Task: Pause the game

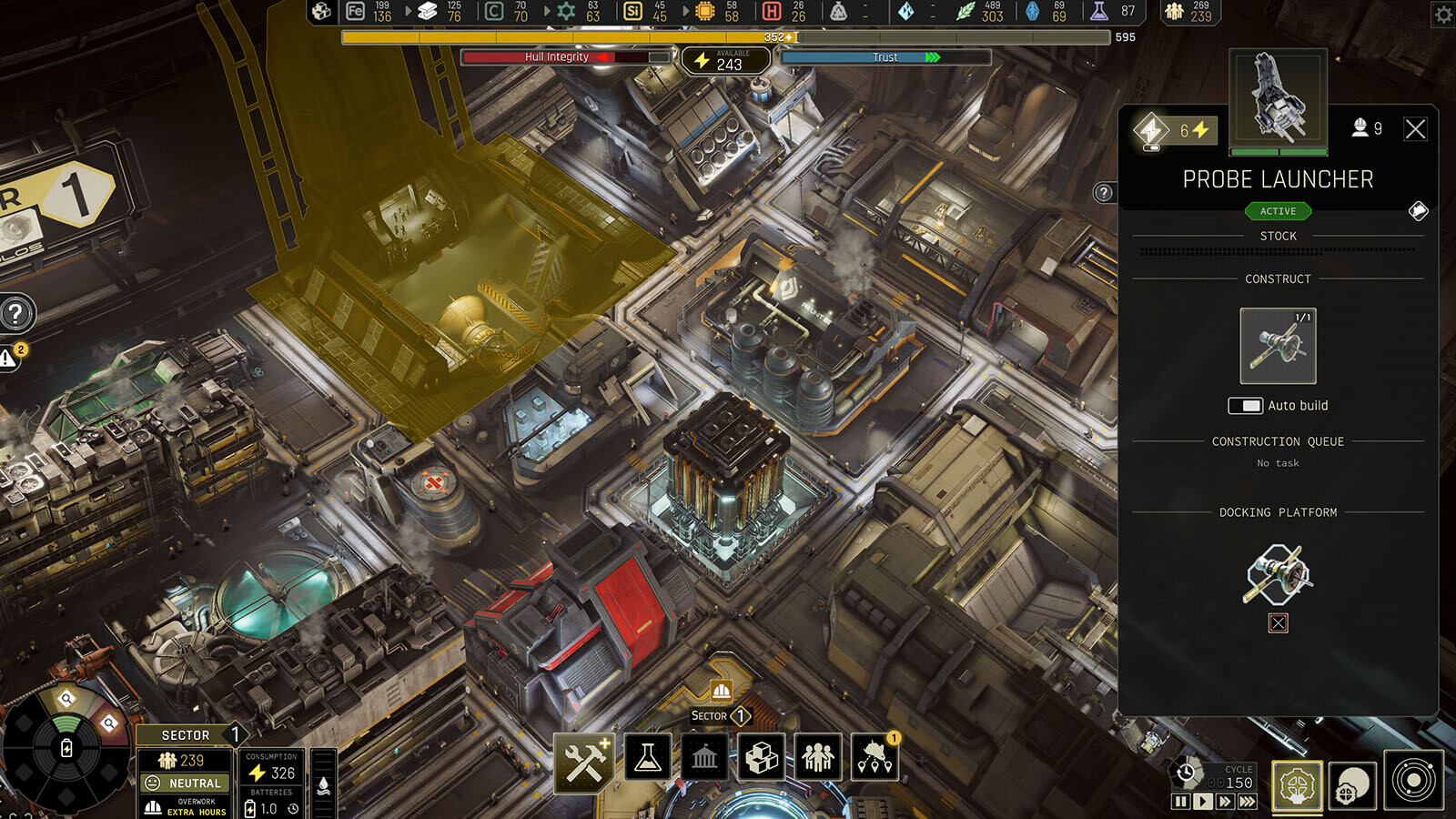Action: 1180,802
